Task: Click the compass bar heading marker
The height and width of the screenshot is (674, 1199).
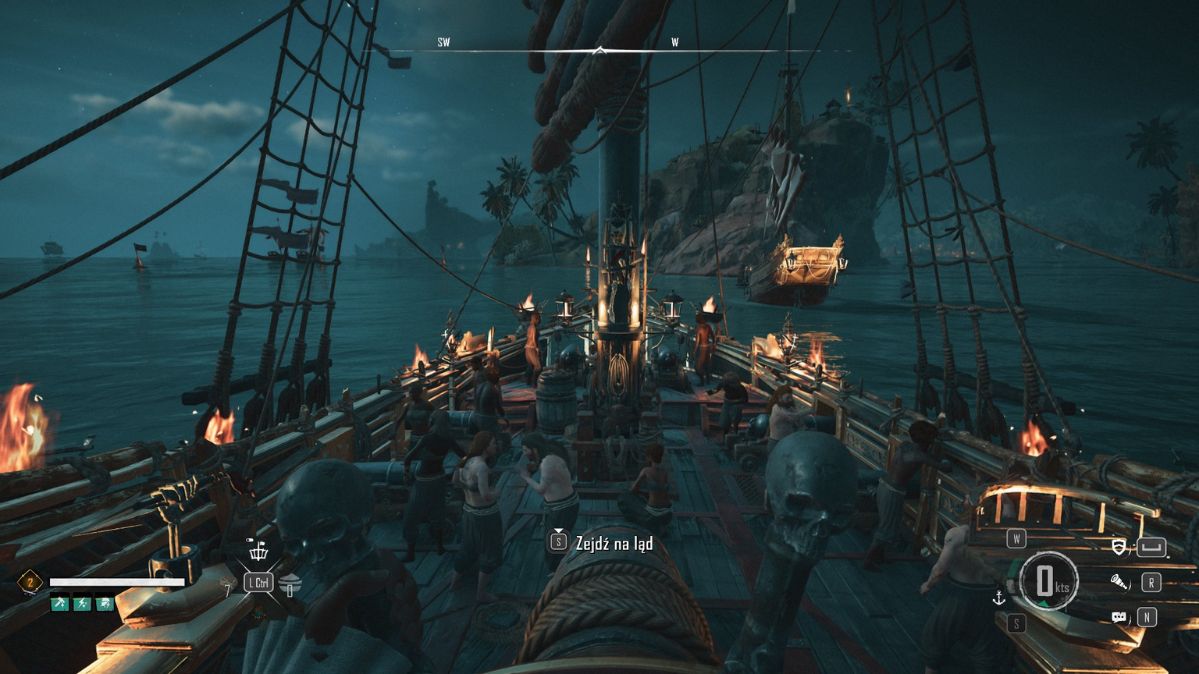Action: click(x=599, y=49)
